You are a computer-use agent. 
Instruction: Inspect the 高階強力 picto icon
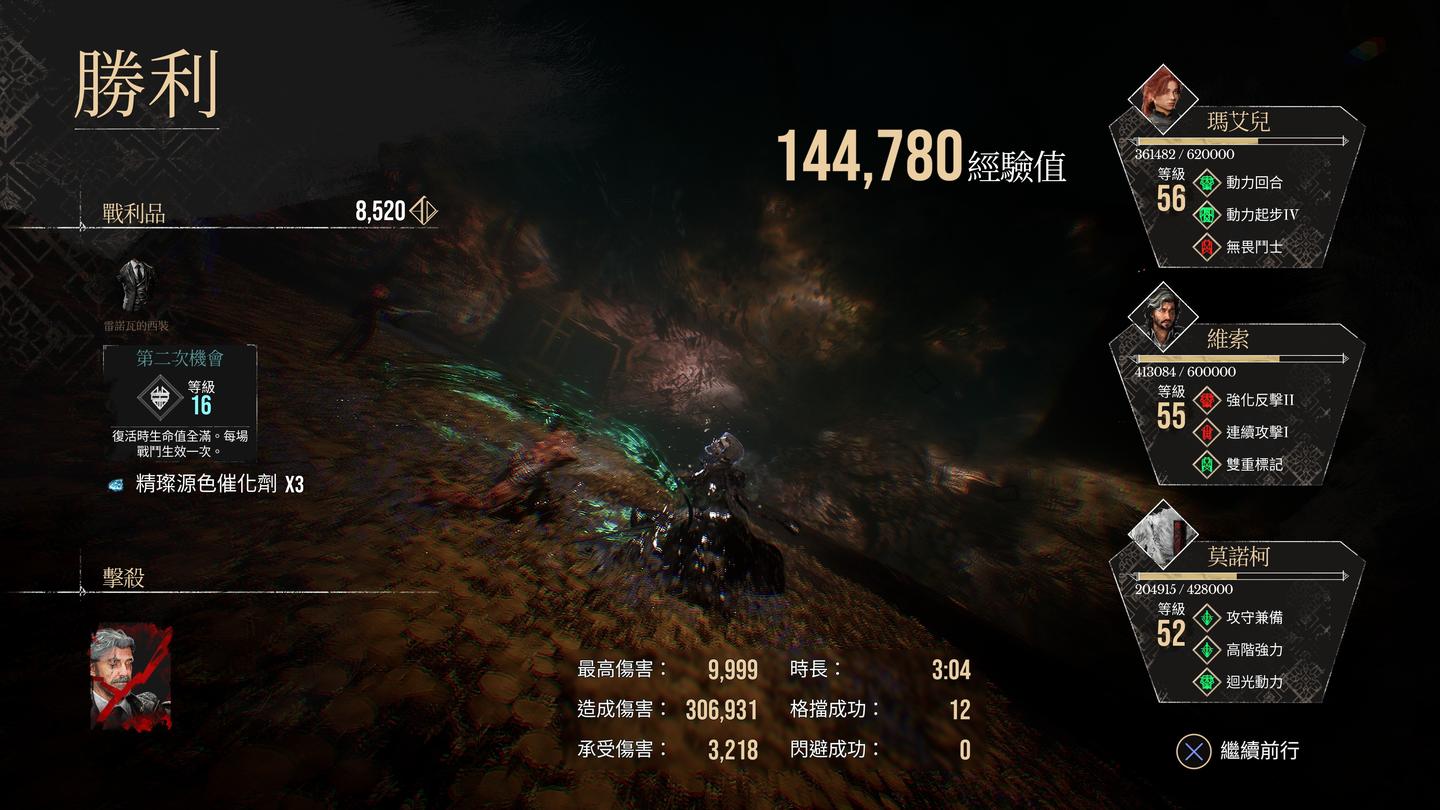(1208, 650)
